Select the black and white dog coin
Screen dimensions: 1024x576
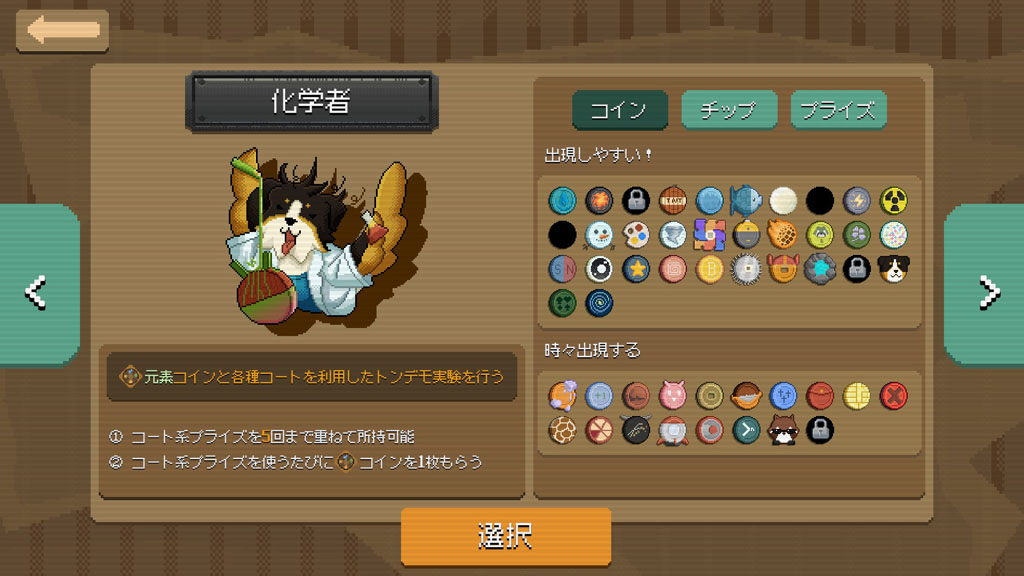(x=893, y=268)
